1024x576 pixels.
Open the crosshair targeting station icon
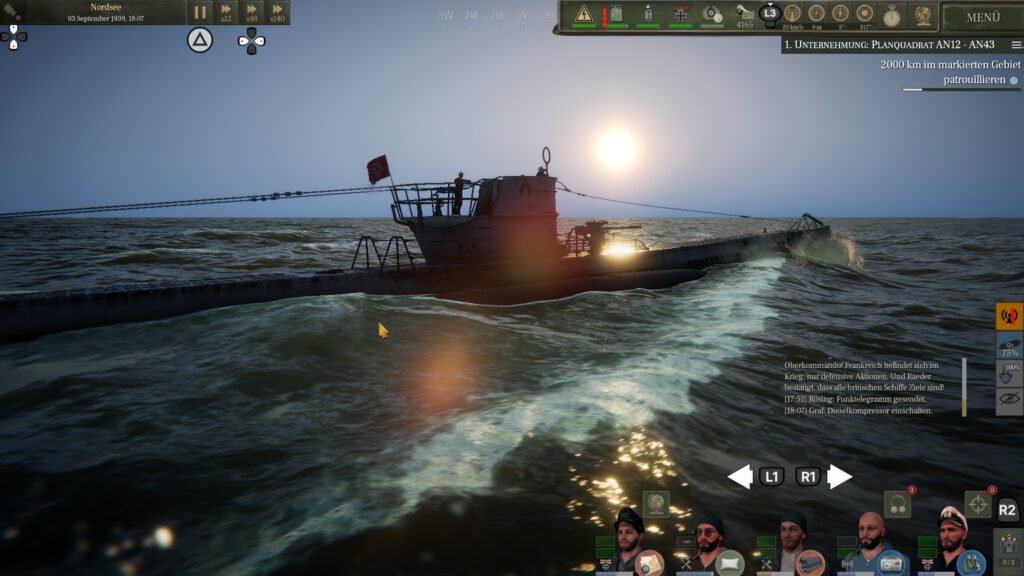point(978,504)
